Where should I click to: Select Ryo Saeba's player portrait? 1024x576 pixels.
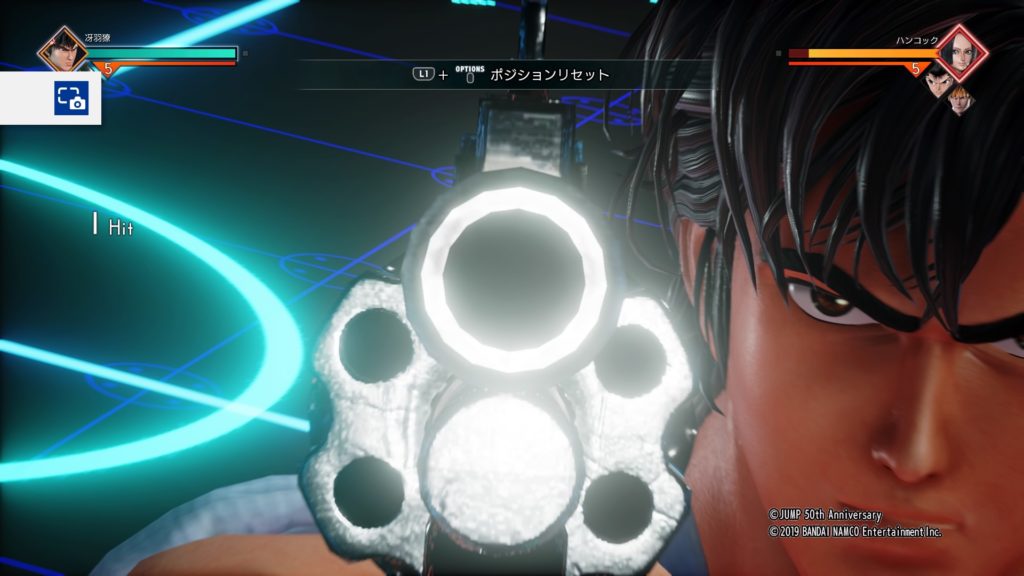62,49
